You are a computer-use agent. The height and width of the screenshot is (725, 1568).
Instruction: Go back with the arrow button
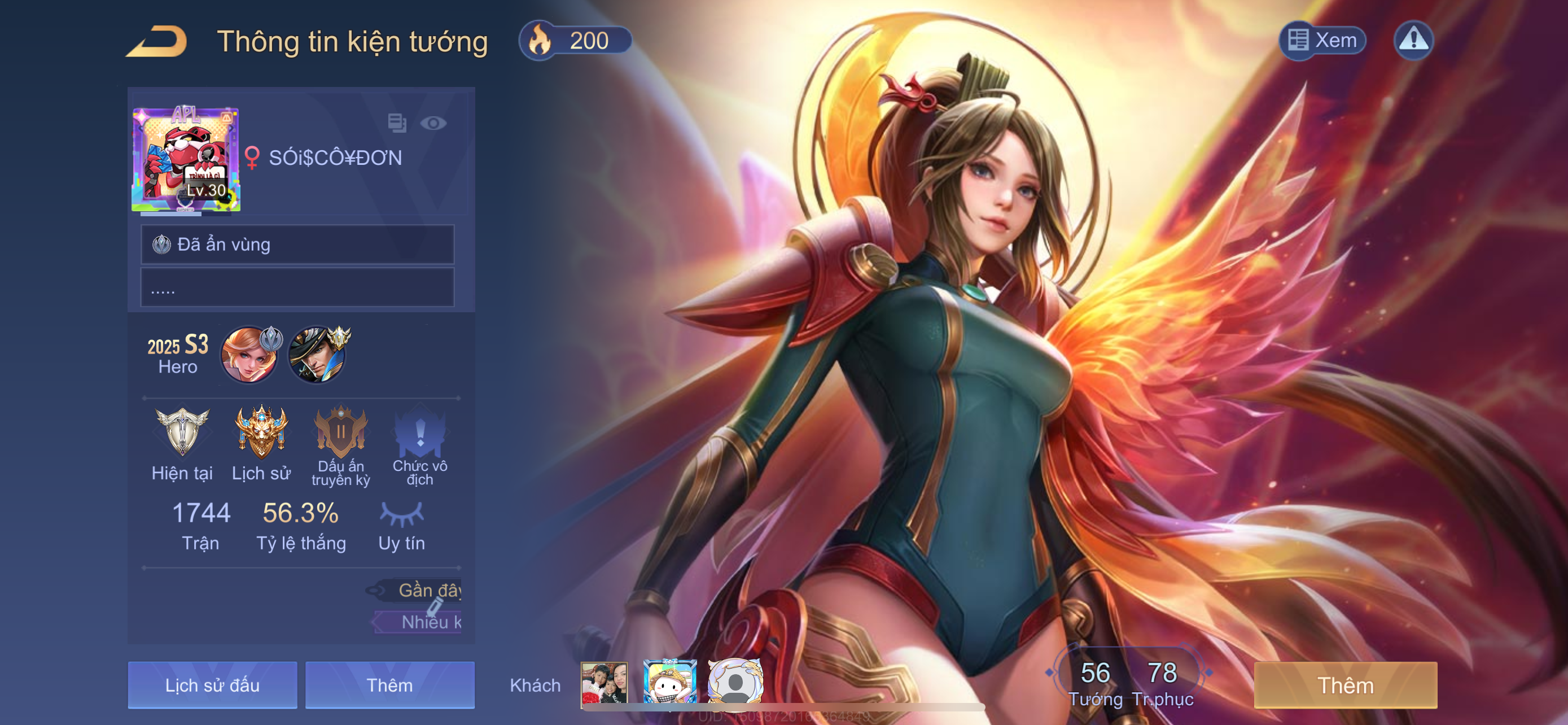(x=156, y=41)
